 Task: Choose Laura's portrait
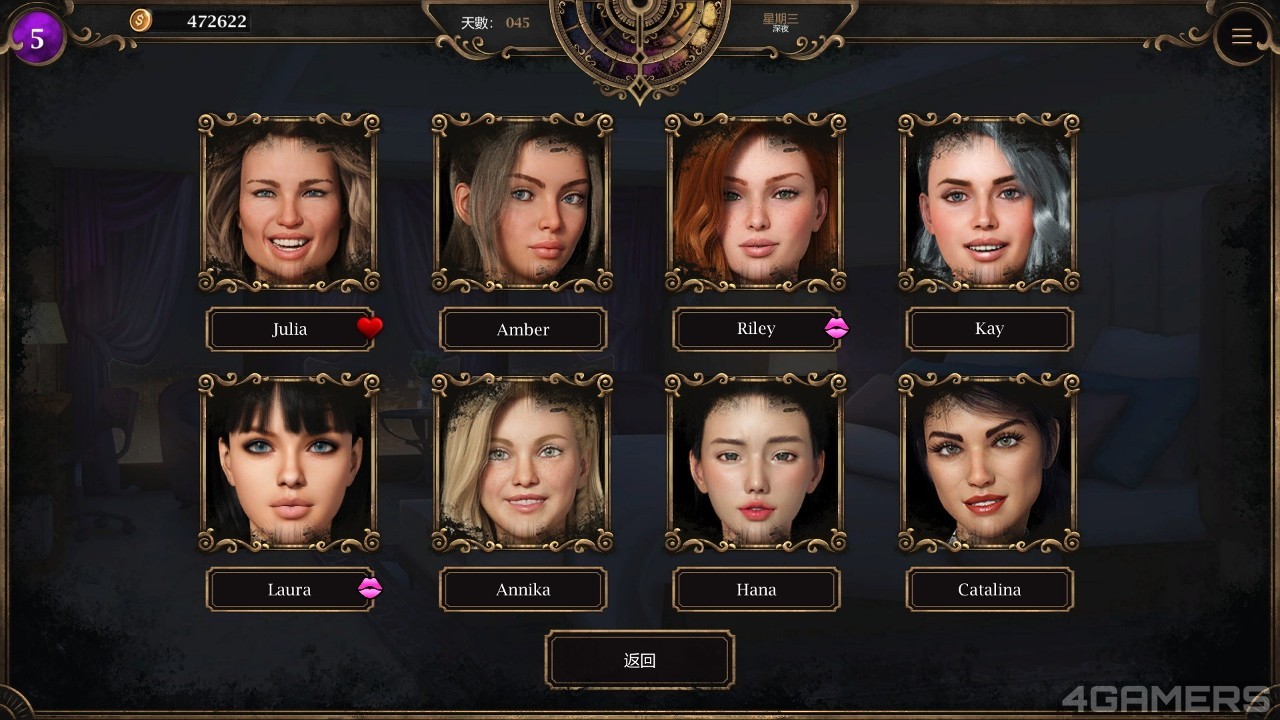coord(289,463)
